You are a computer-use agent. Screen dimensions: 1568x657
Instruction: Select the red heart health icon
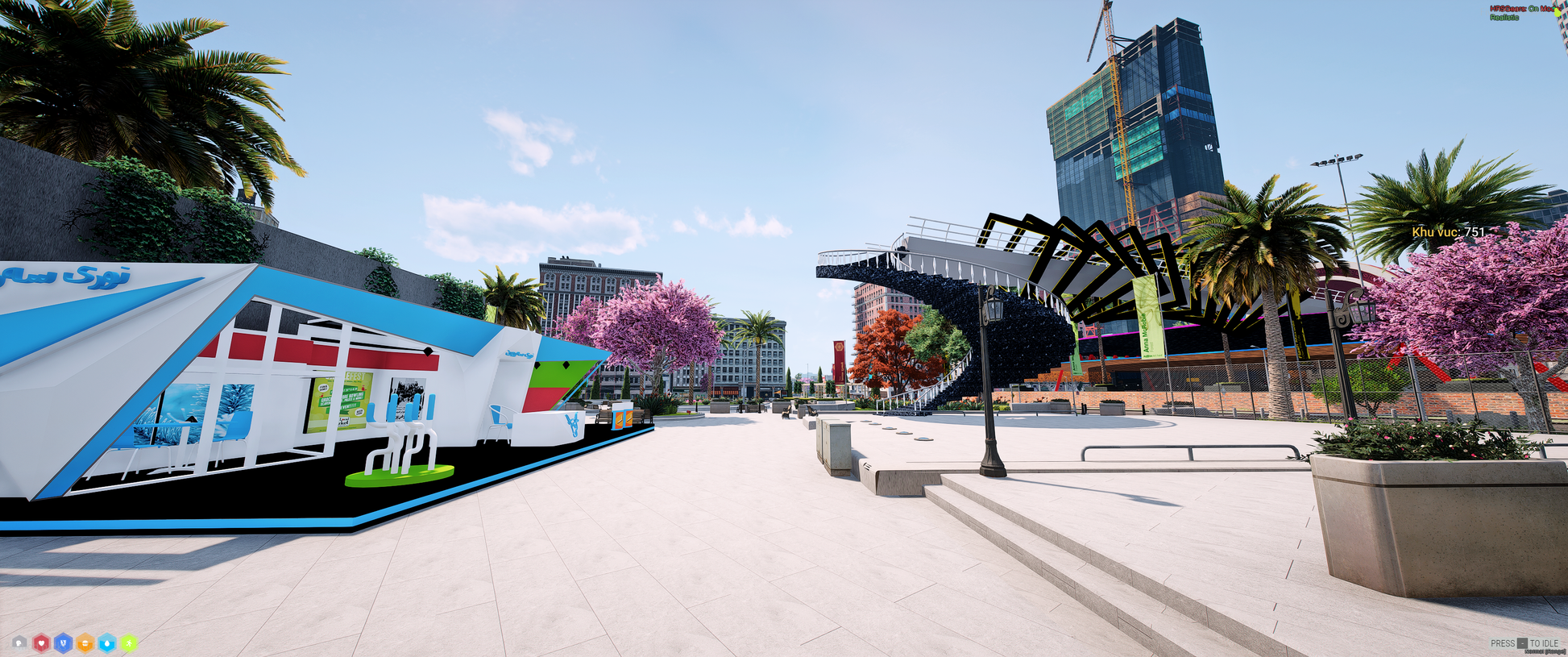[x=41, y=642]
